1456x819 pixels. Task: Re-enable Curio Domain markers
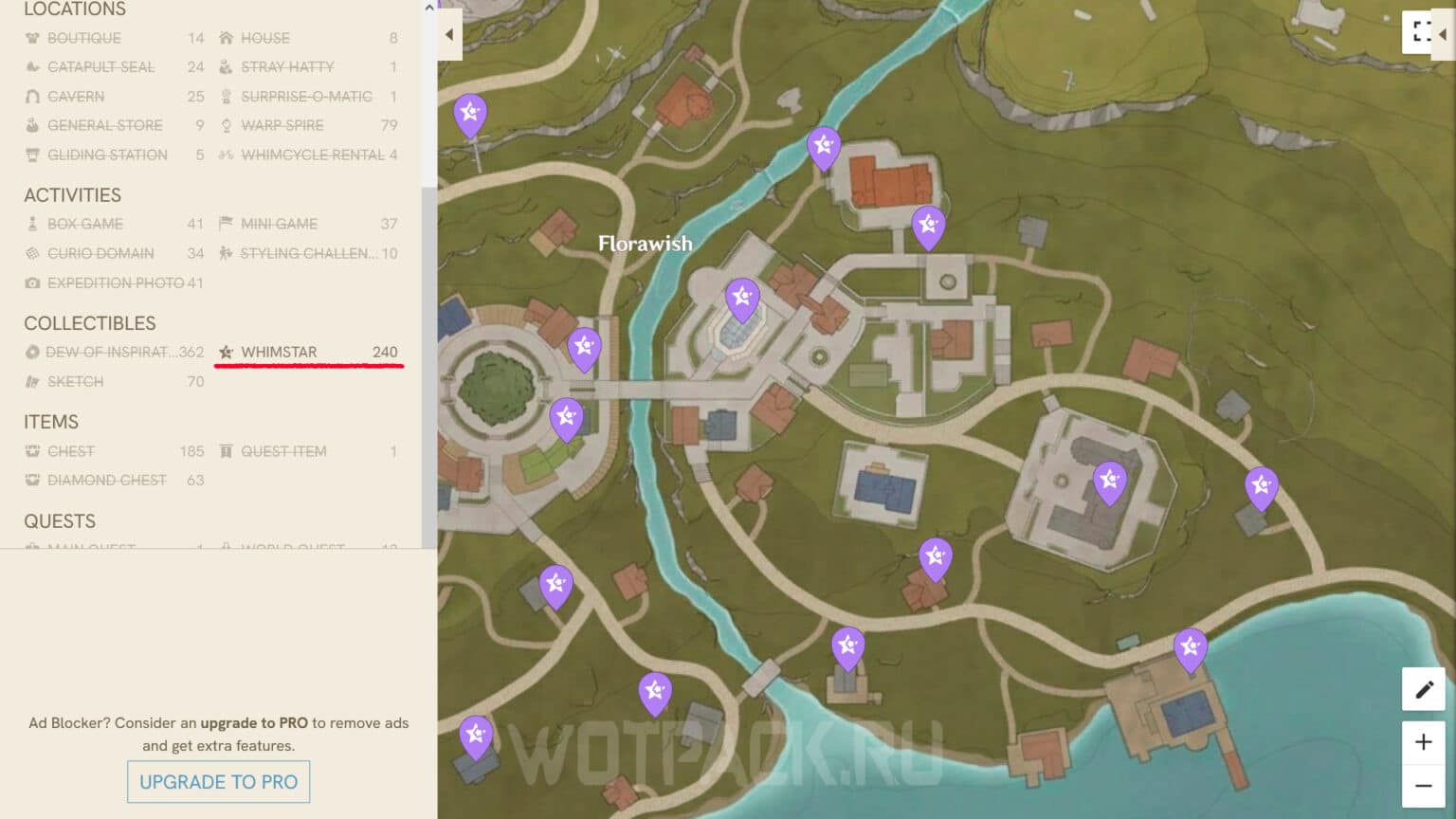[x=31, y=253]
